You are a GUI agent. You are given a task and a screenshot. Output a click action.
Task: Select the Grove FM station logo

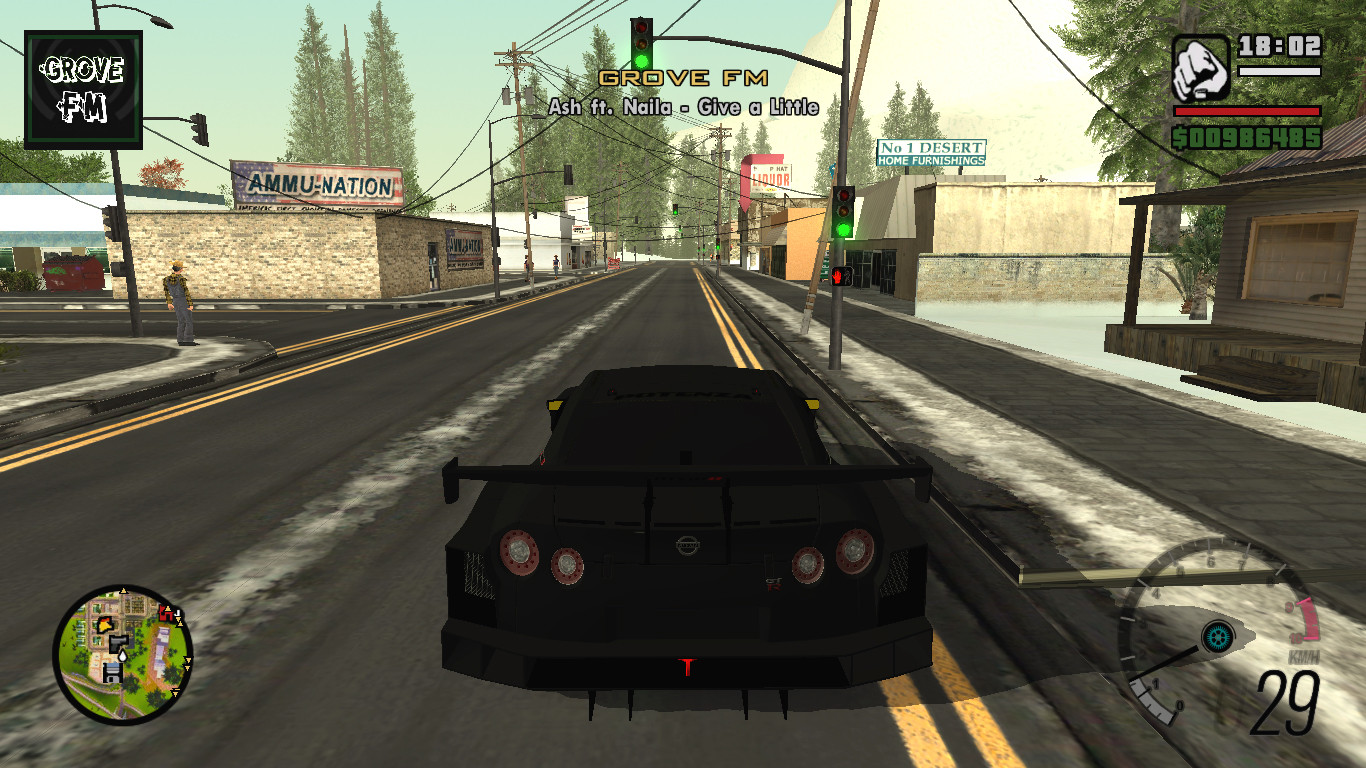83,90
